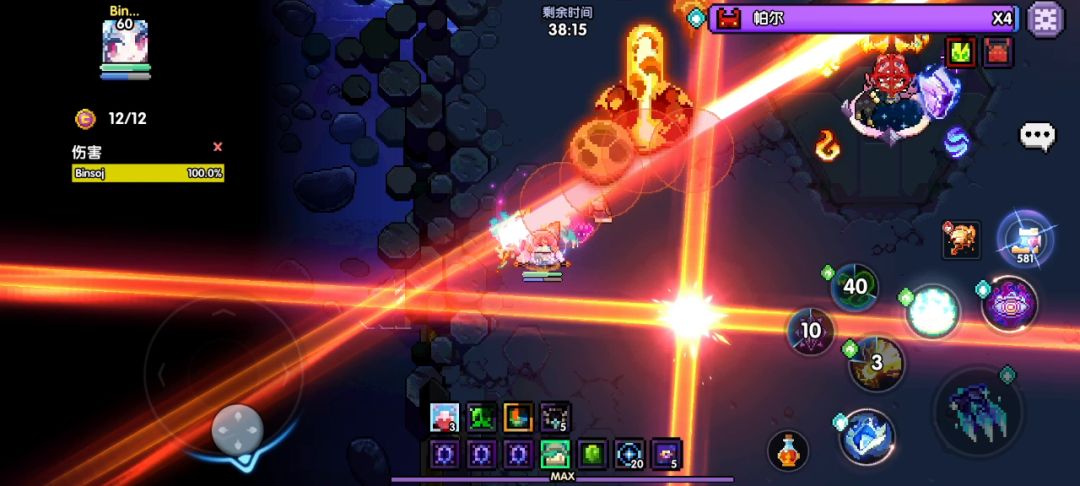Close the damage statistics panel

click(218, 147)
